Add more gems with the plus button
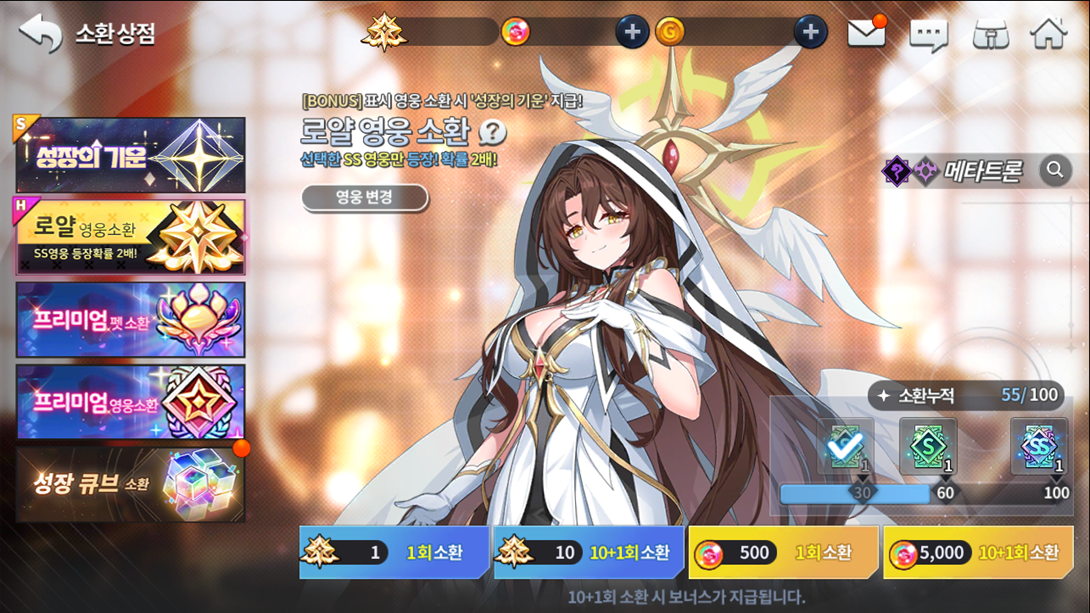This screenshot has width=1090, height=613. (x=631, y=32)
